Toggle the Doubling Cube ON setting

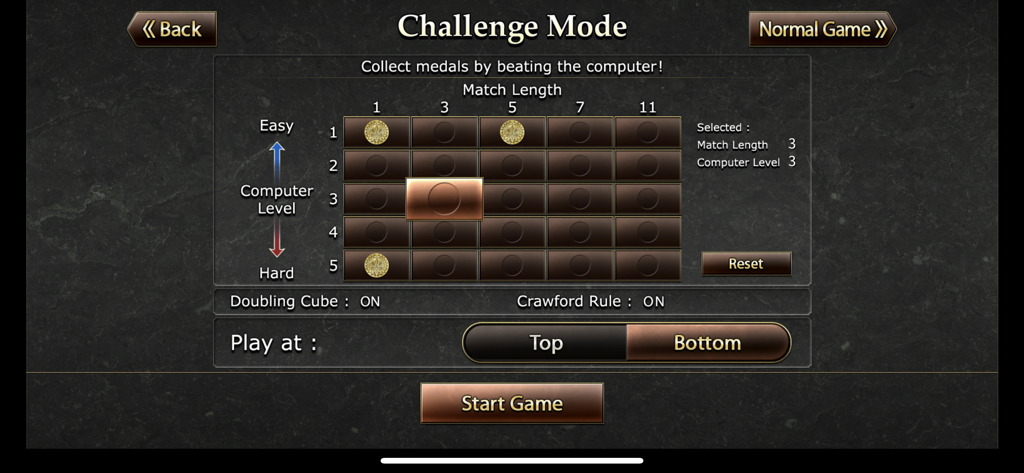(x=370, y=301)
